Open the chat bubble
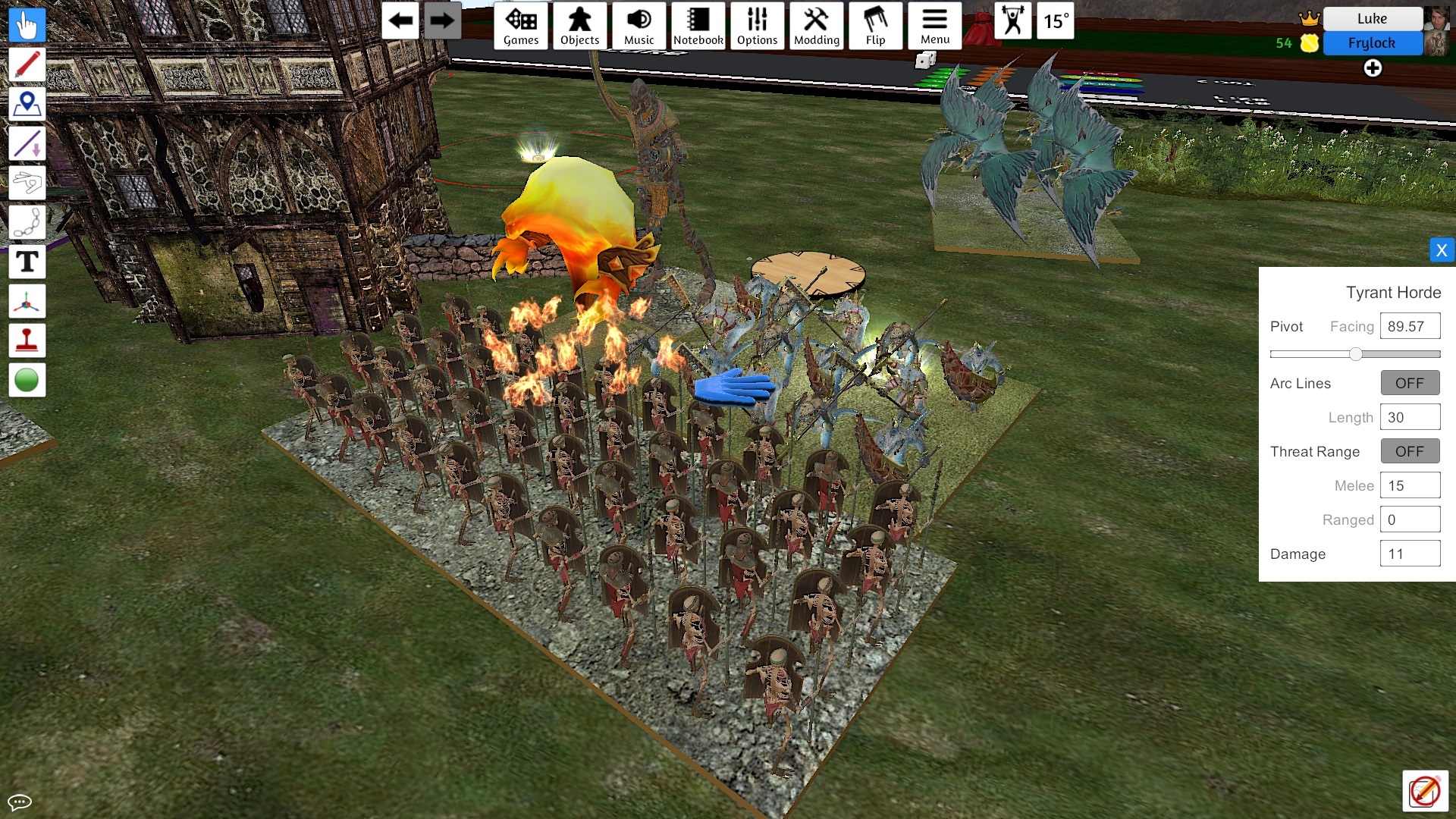This screenshot has width=1456, height=819. [20, 802]
